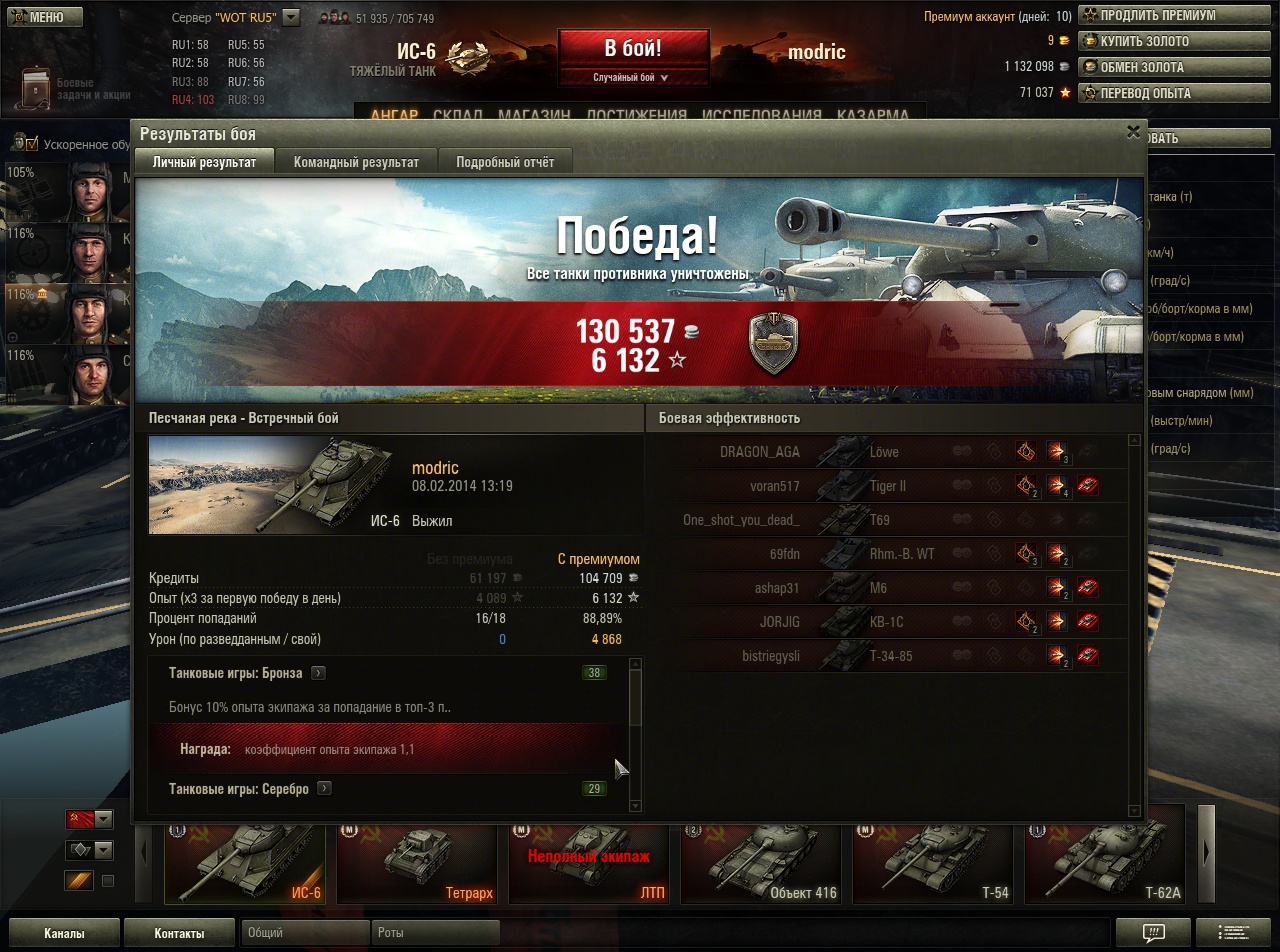Open the Случайный бой battle type dropdown
This screenshot has width=1280, height=952.
pos(632,77)
